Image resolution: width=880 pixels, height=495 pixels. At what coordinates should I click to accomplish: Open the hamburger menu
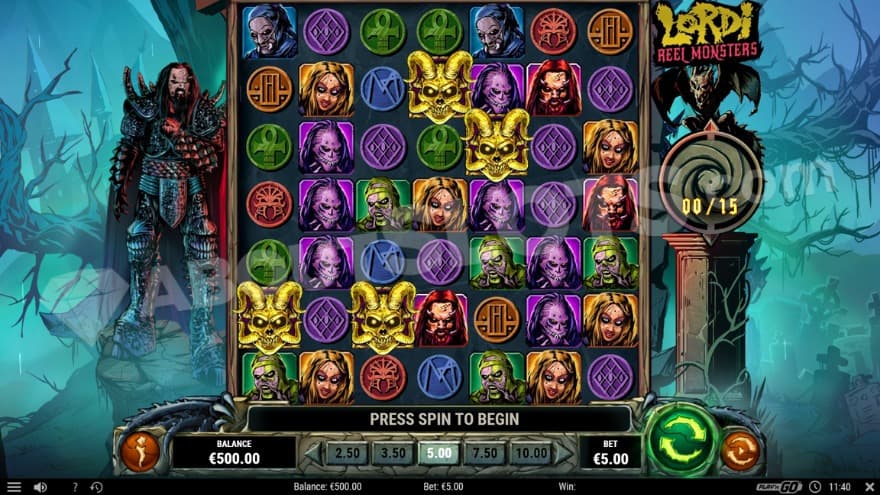tap(14, 487)
